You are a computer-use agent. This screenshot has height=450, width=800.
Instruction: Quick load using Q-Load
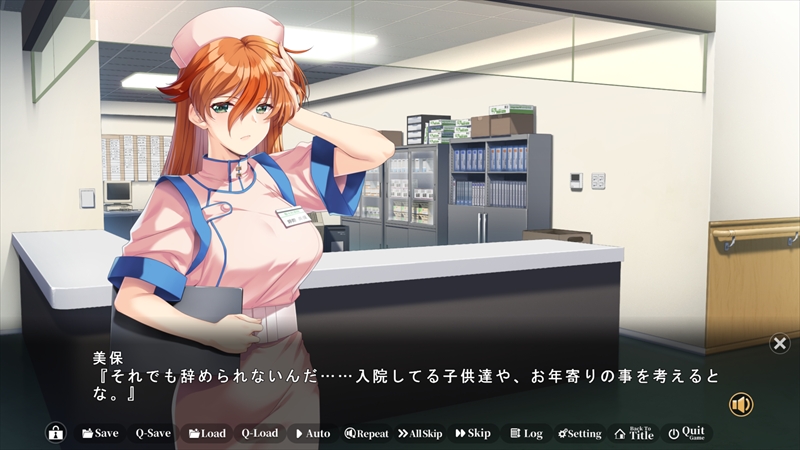(259, 433)
